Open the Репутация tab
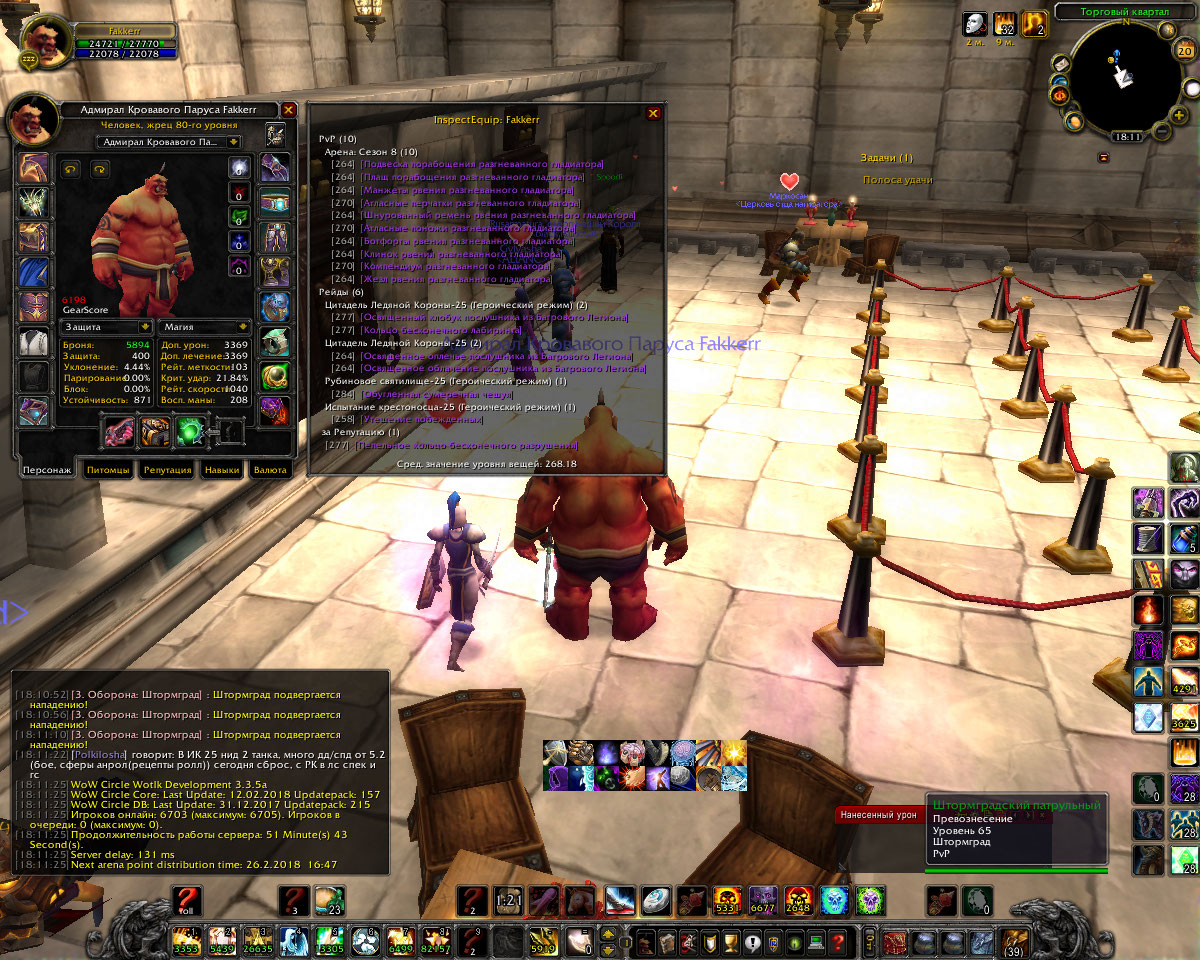Screen dimensions: 1200x960 point(167,469)
